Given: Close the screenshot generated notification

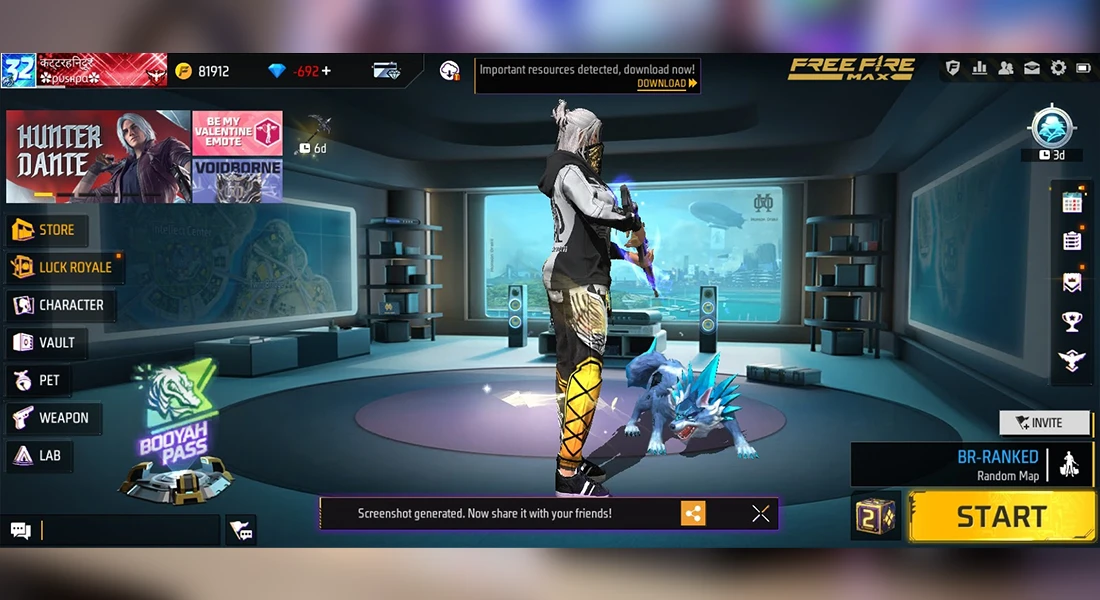Looking at the screenshot, I should 761,514.
